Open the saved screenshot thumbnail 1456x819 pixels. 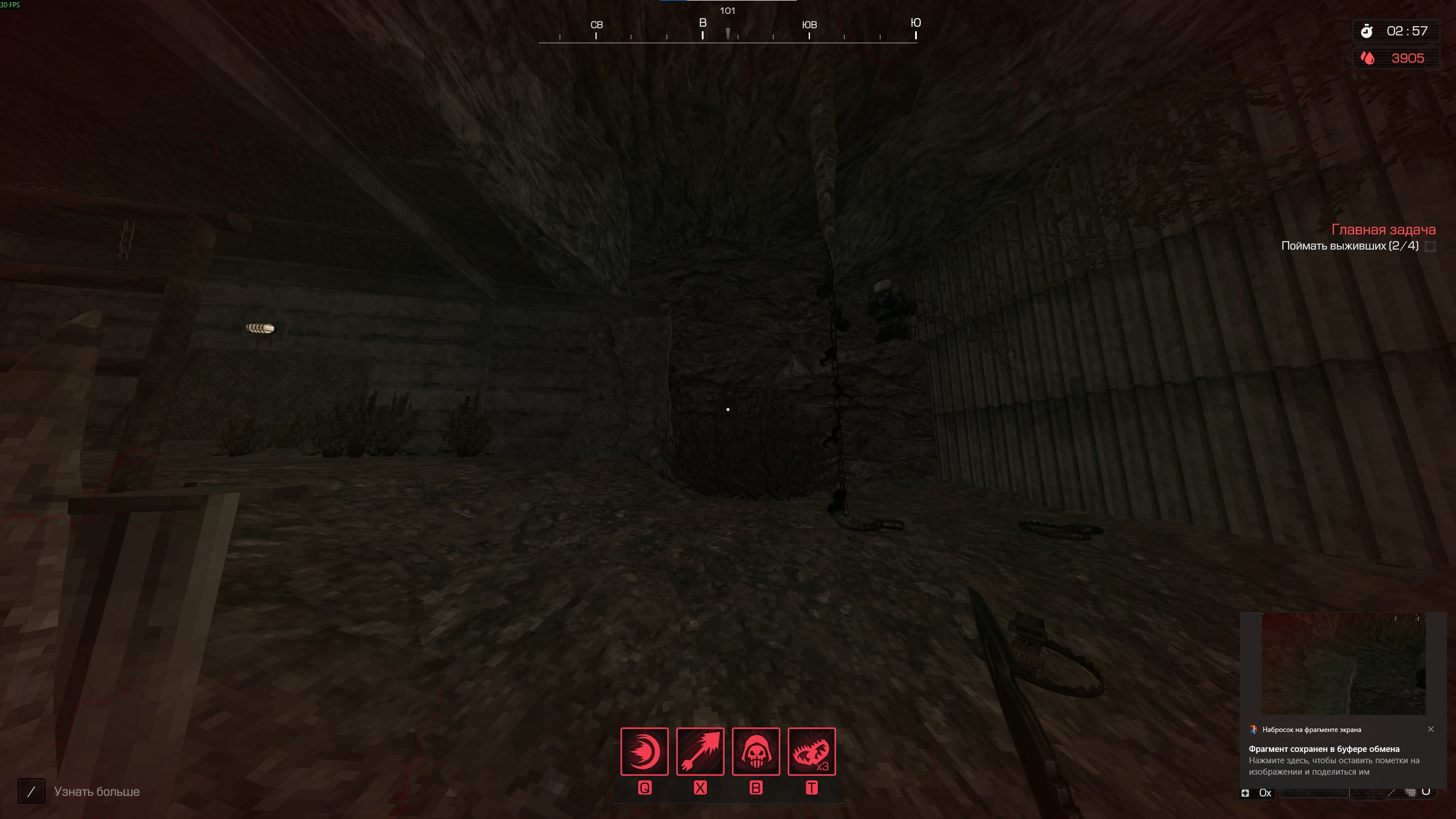point(1343,664)
